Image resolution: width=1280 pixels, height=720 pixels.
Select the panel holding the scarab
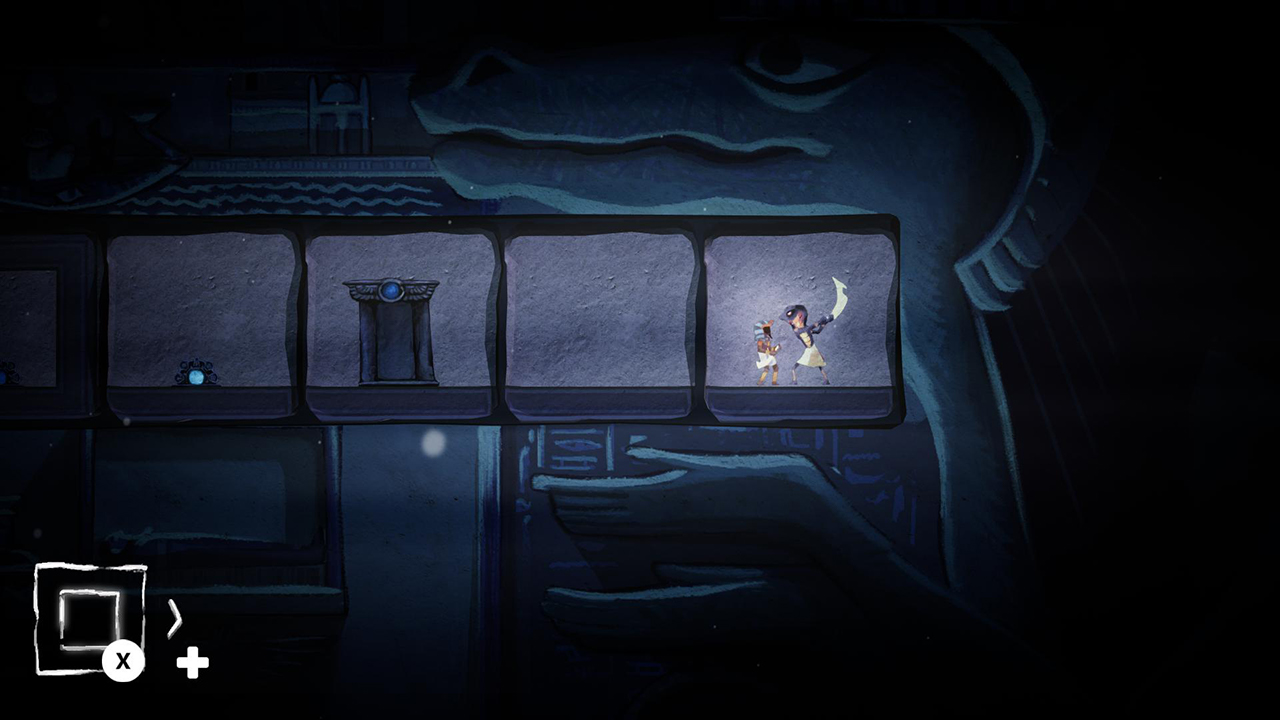click(200, 320)
